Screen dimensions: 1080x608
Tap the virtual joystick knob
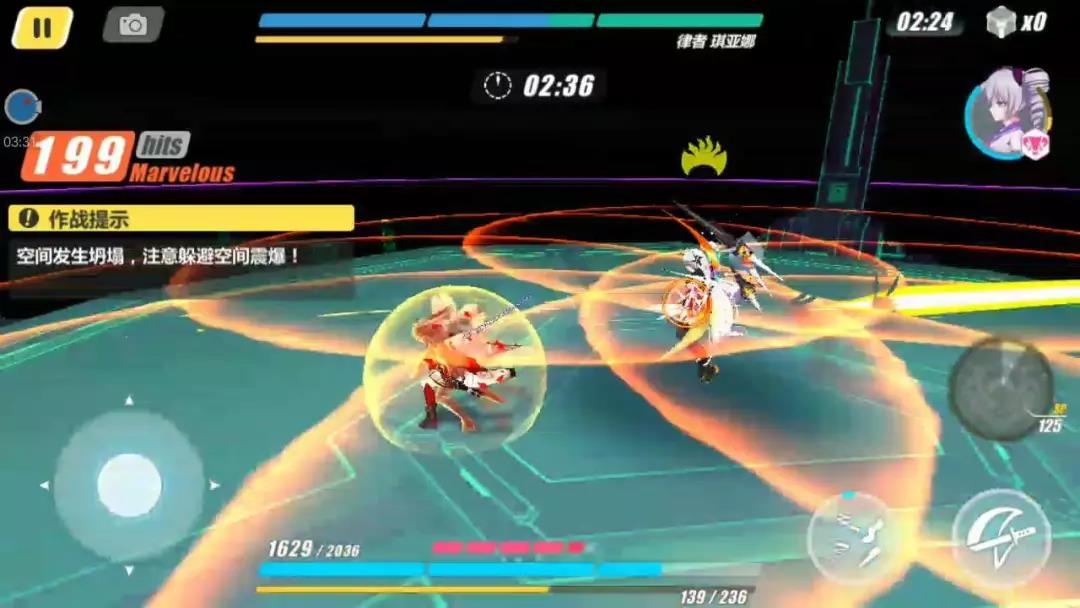[x=129, y=485]
